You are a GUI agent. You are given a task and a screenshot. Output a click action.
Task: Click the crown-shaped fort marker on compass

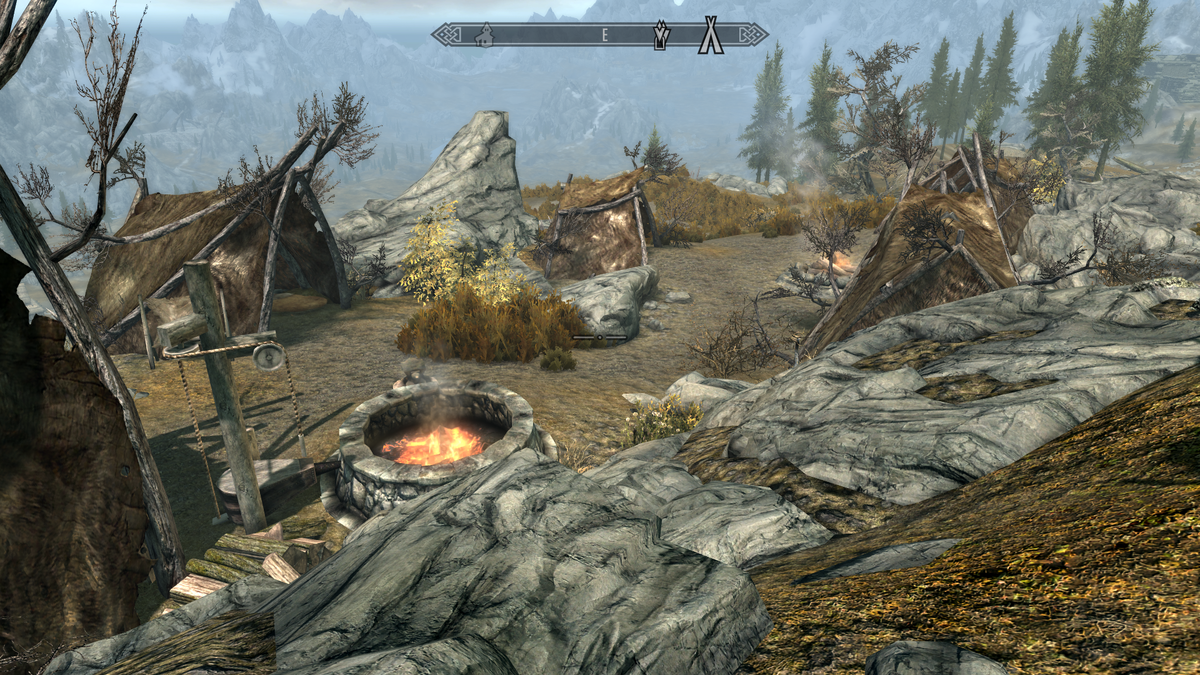(x=662, y=35)
